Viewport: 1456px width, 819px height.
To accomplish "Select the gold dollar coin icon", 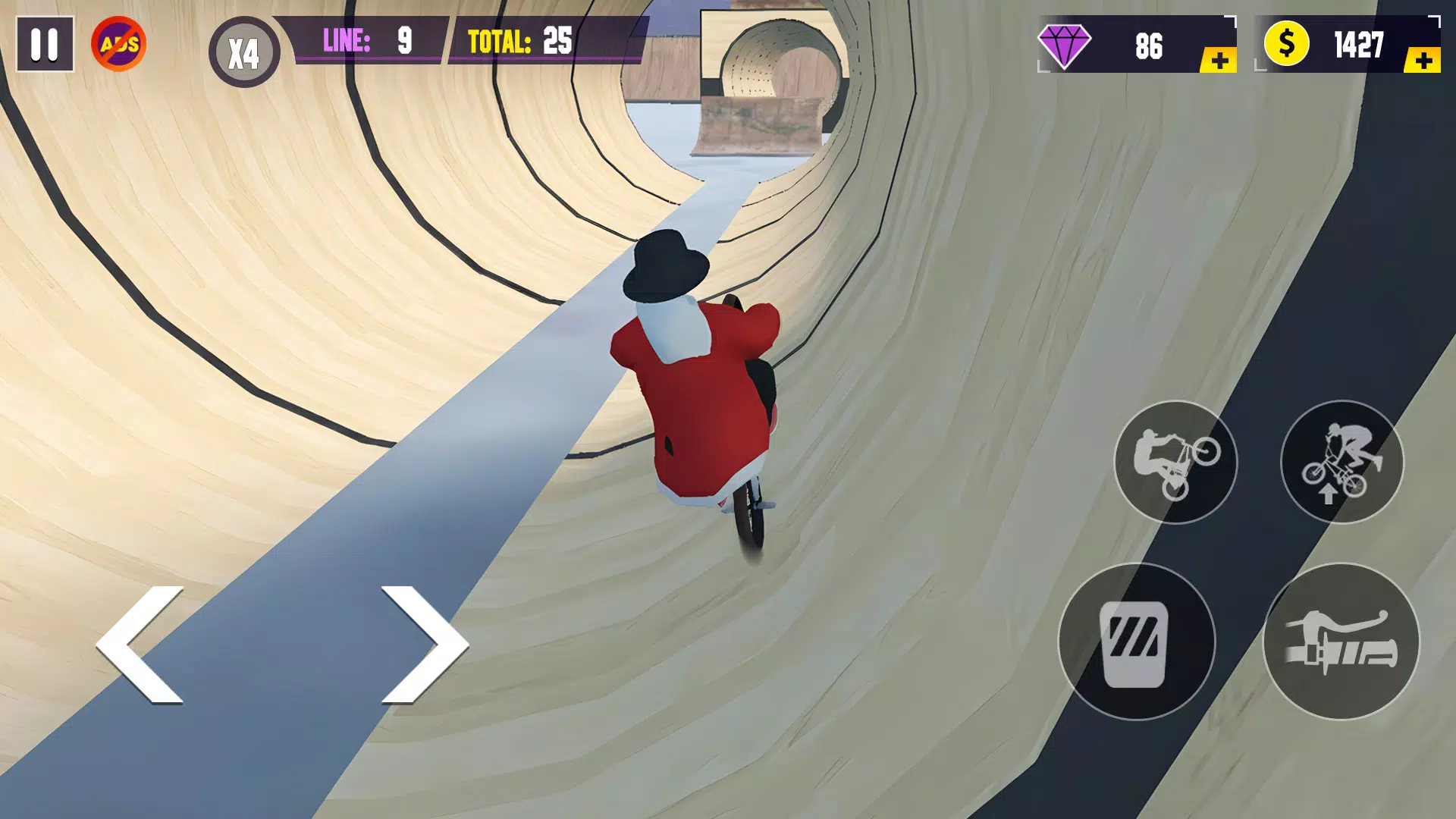I will (x=1289, y=47).
